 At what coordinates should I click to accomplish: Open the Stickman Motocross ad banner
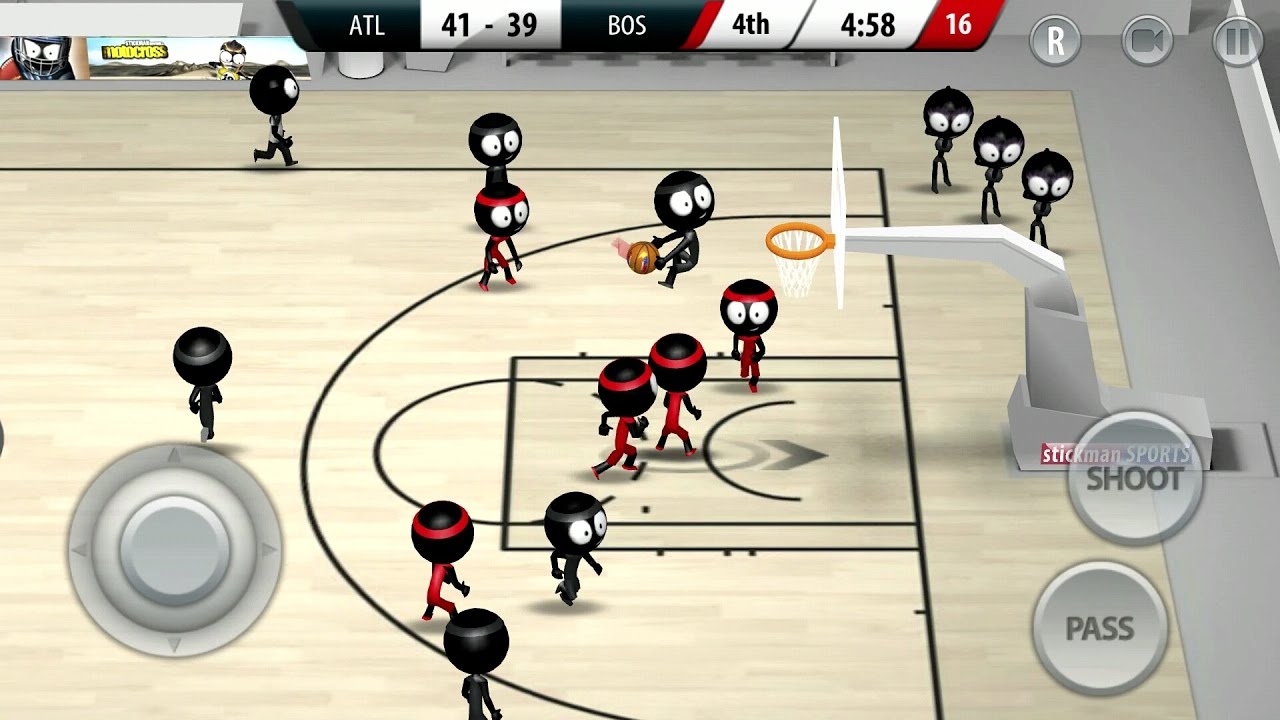click(x=155, y=56)
